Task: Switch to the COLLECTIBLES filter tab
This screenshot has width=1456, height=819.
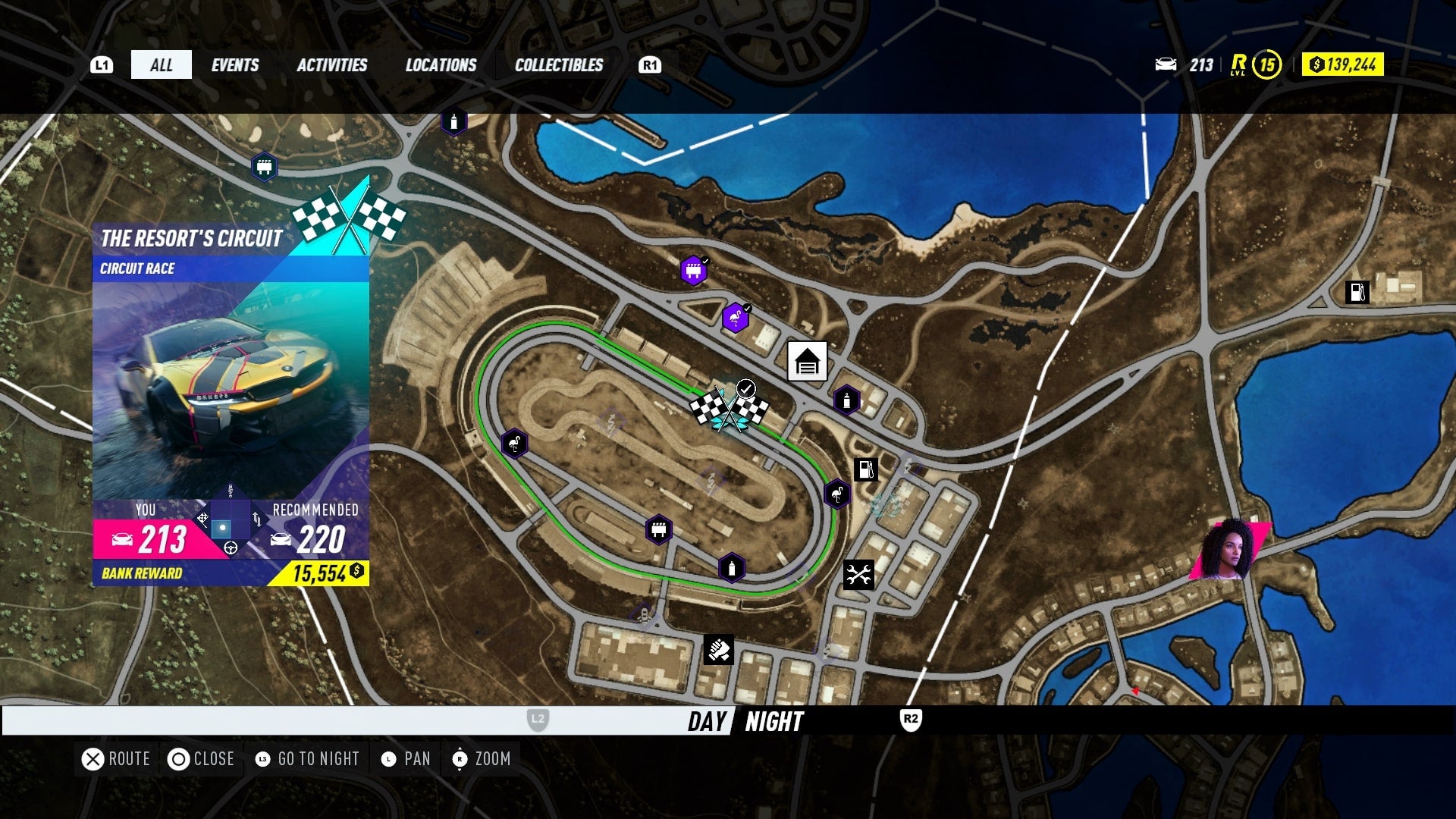Action: 557,64
